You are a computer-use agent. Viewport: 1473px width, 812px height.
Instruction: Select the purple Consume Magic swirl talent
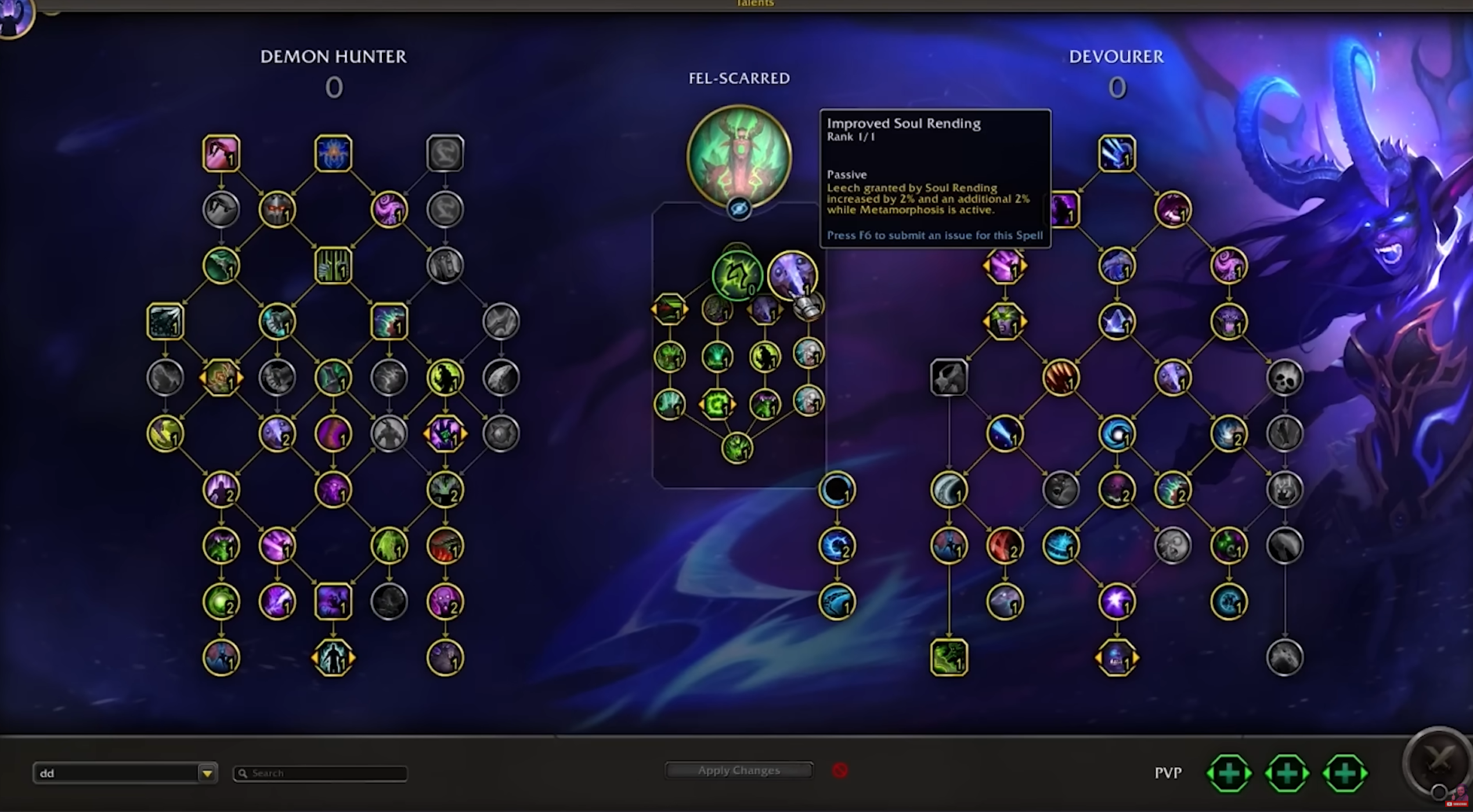click(389, 209)
